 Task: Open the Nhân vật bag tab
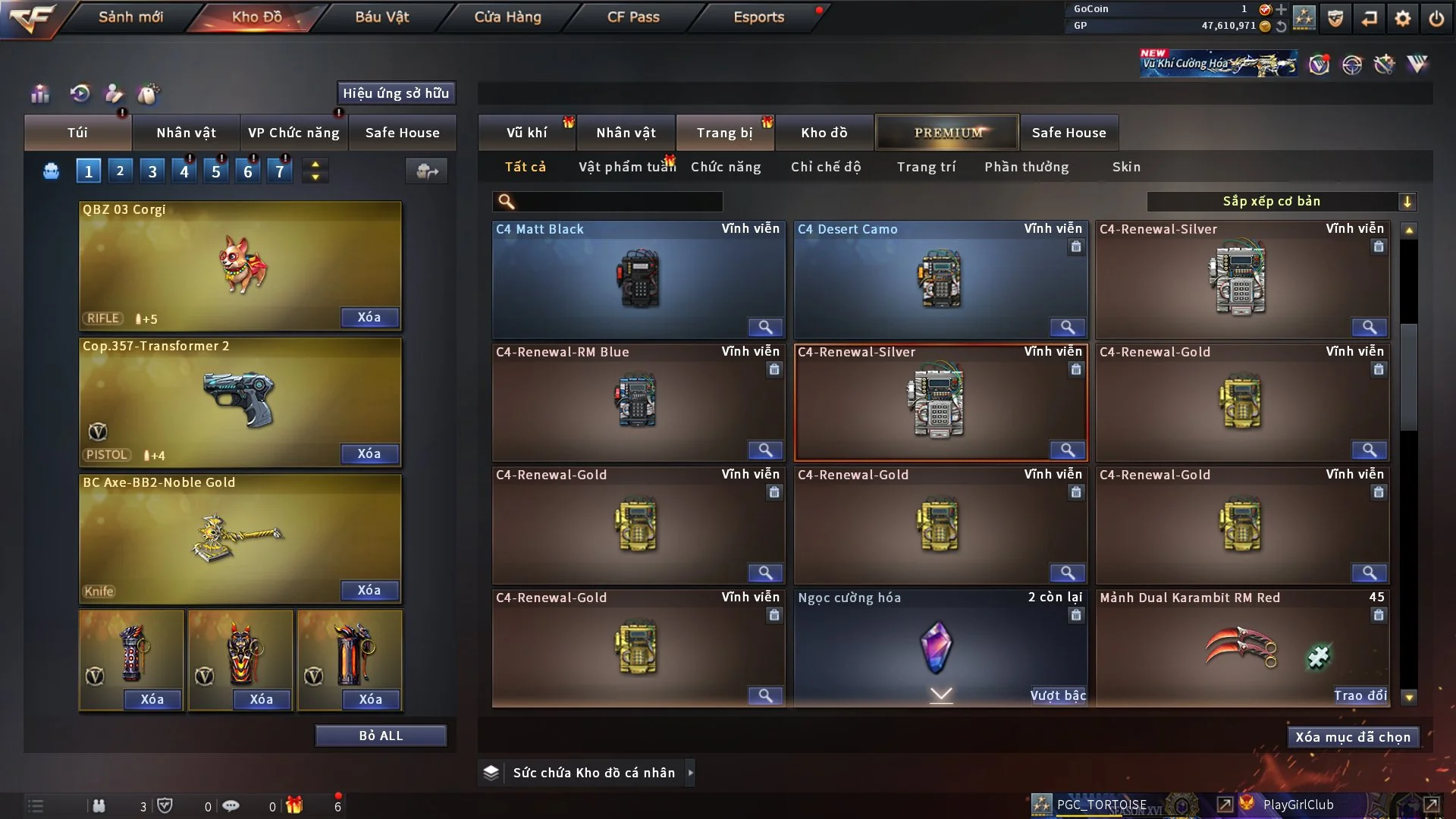pyautogui.click(x=186, y=133)
